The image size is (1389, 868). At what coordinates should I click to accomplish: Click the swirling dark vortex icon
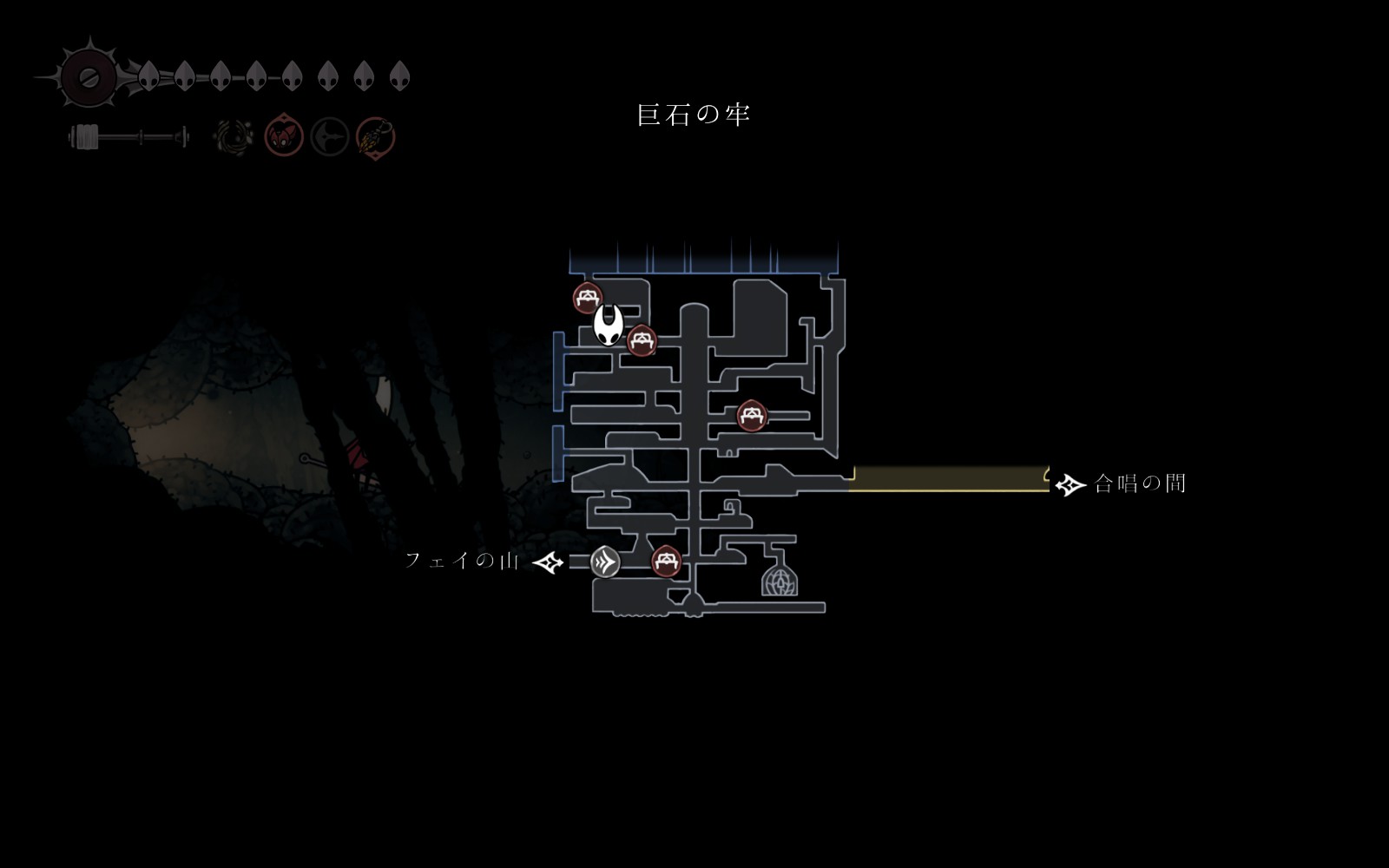234,137
